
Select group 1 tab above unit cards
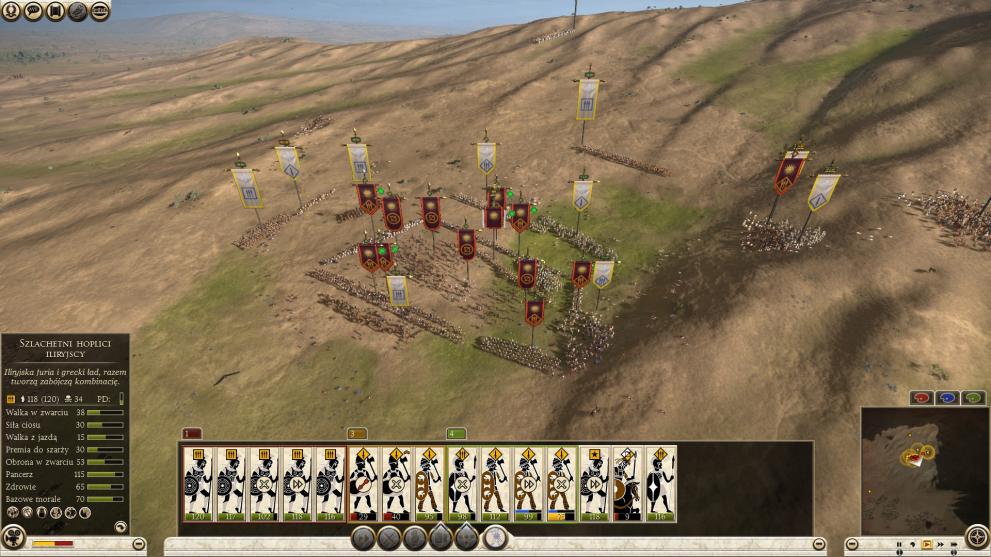[192, 434]
